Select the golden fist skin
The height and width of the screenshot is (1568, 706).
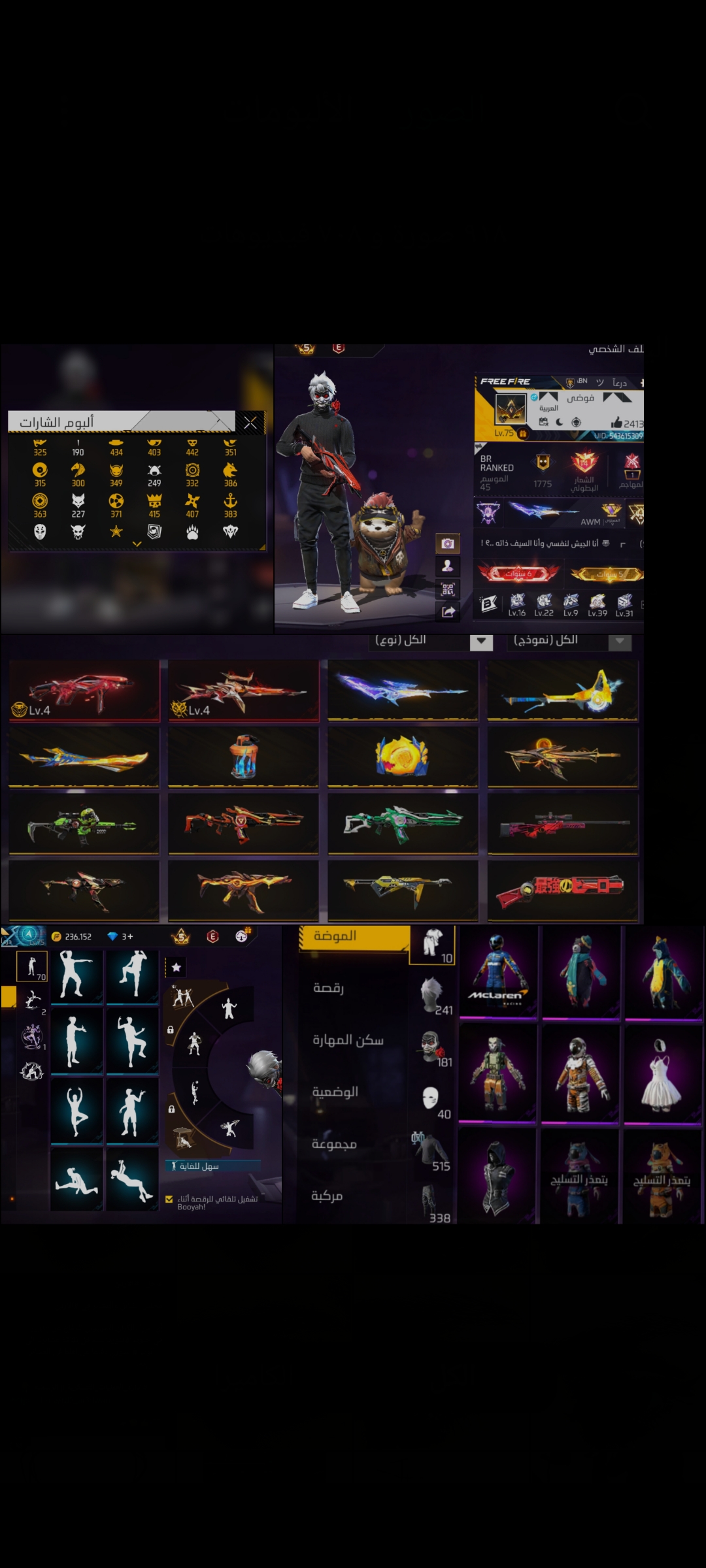pyautogui.click(x=403, y=757)
